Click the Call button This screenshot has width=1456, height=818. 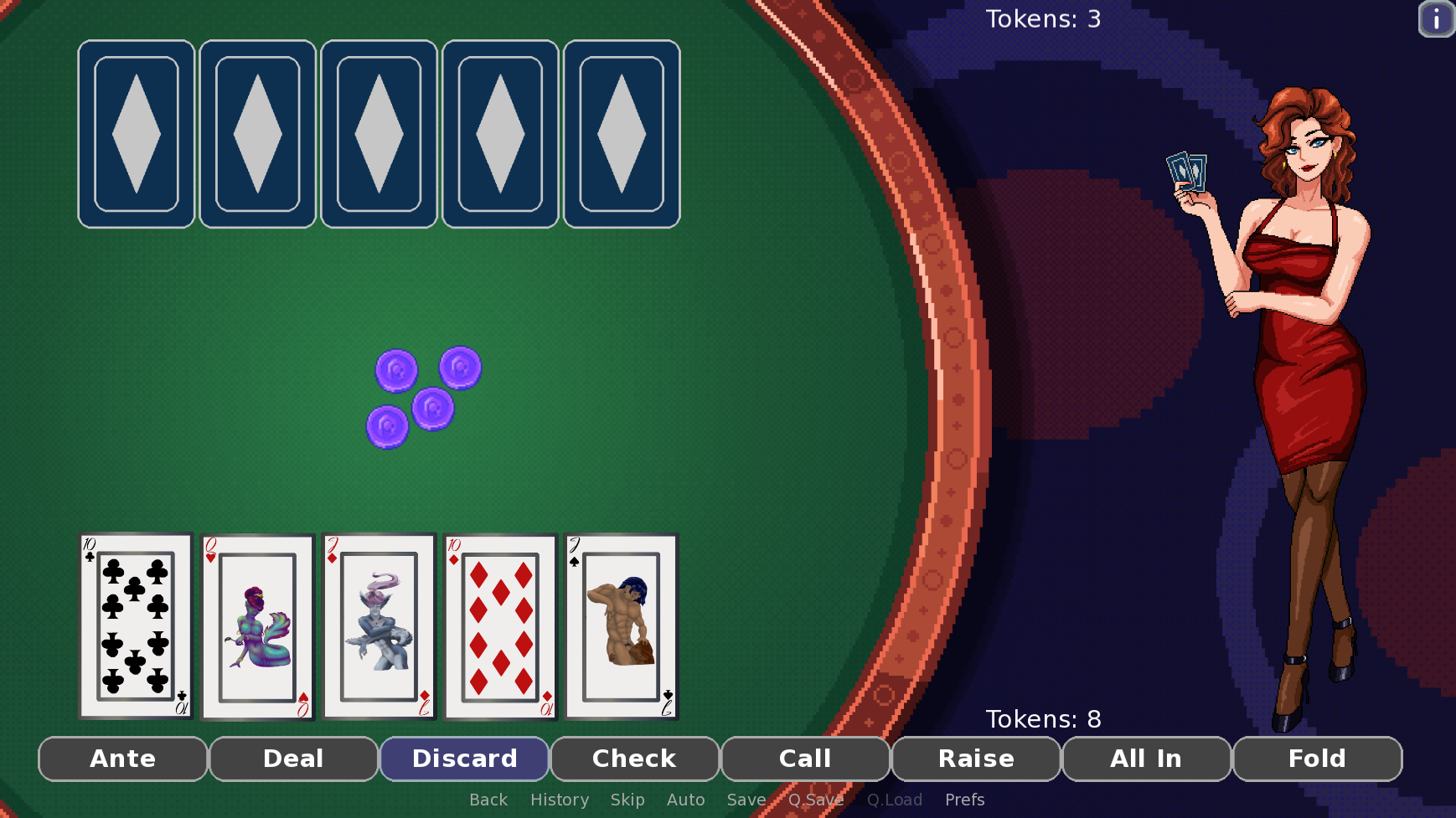[x=806, y=759]
